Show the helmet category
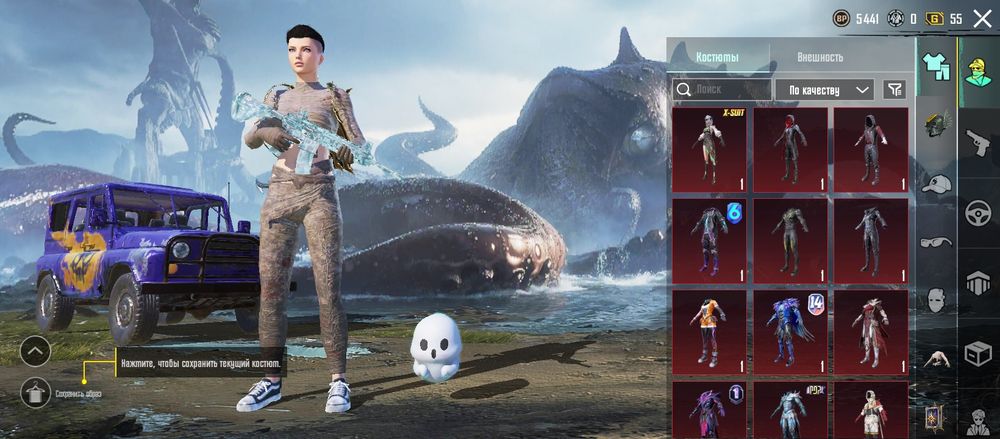Viewport: 1000px width, 439px height. click(x=936, y=125)
